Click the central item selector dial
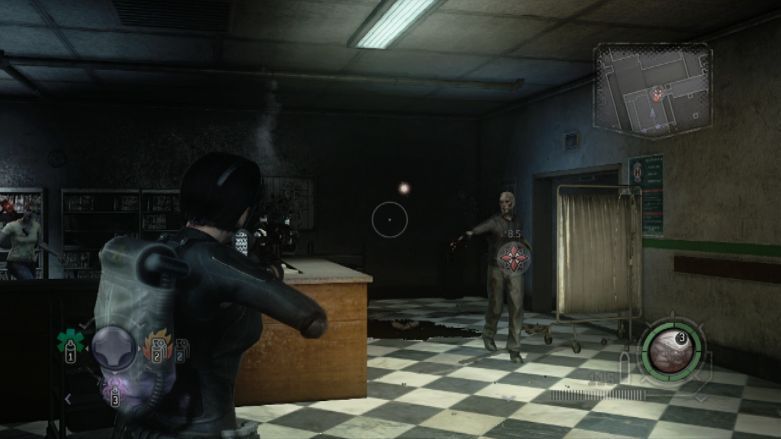This screenshot has width=781, height=439. [114, 348]
